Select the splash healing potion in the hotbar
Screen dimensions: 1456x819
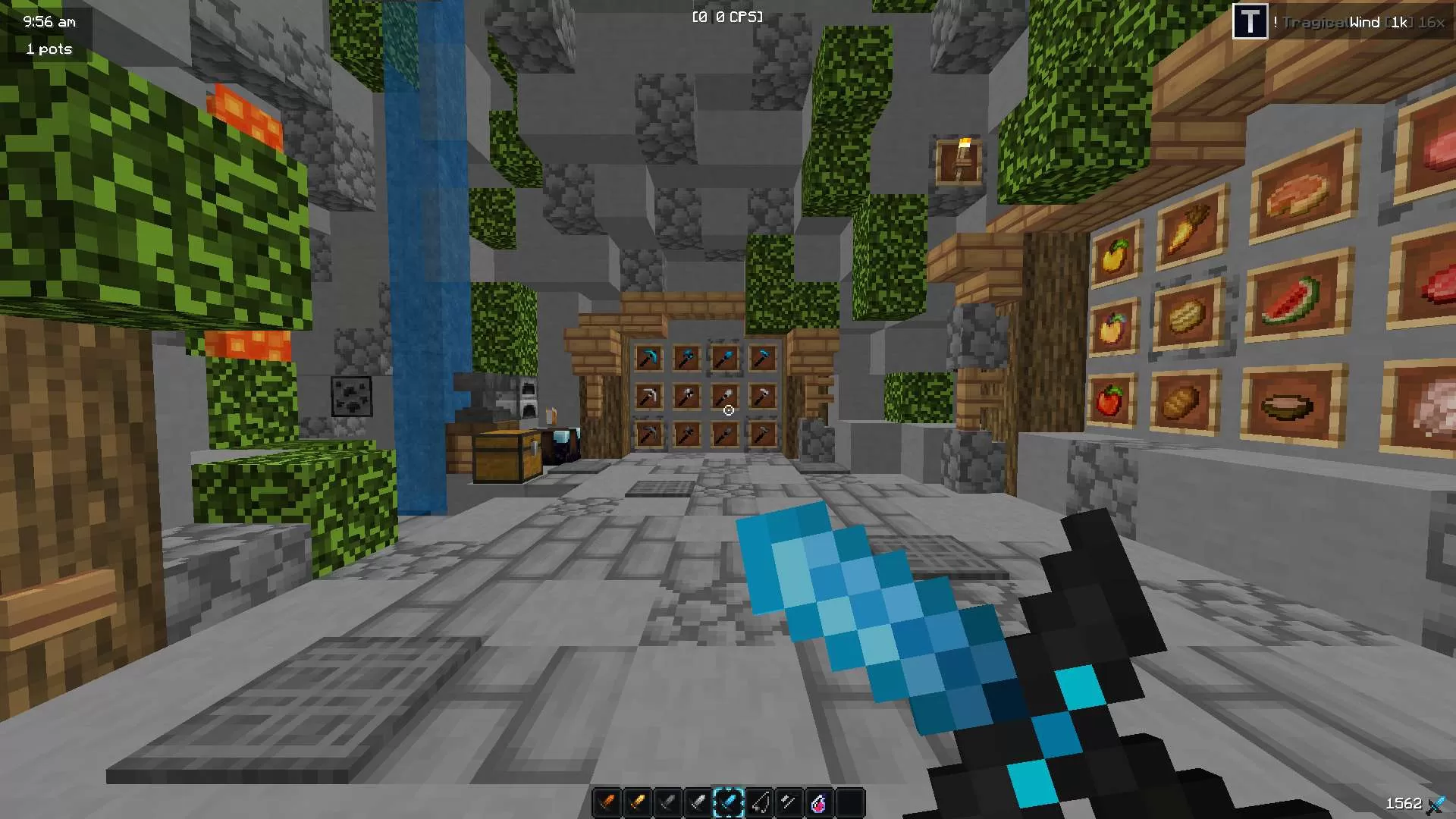817,802
